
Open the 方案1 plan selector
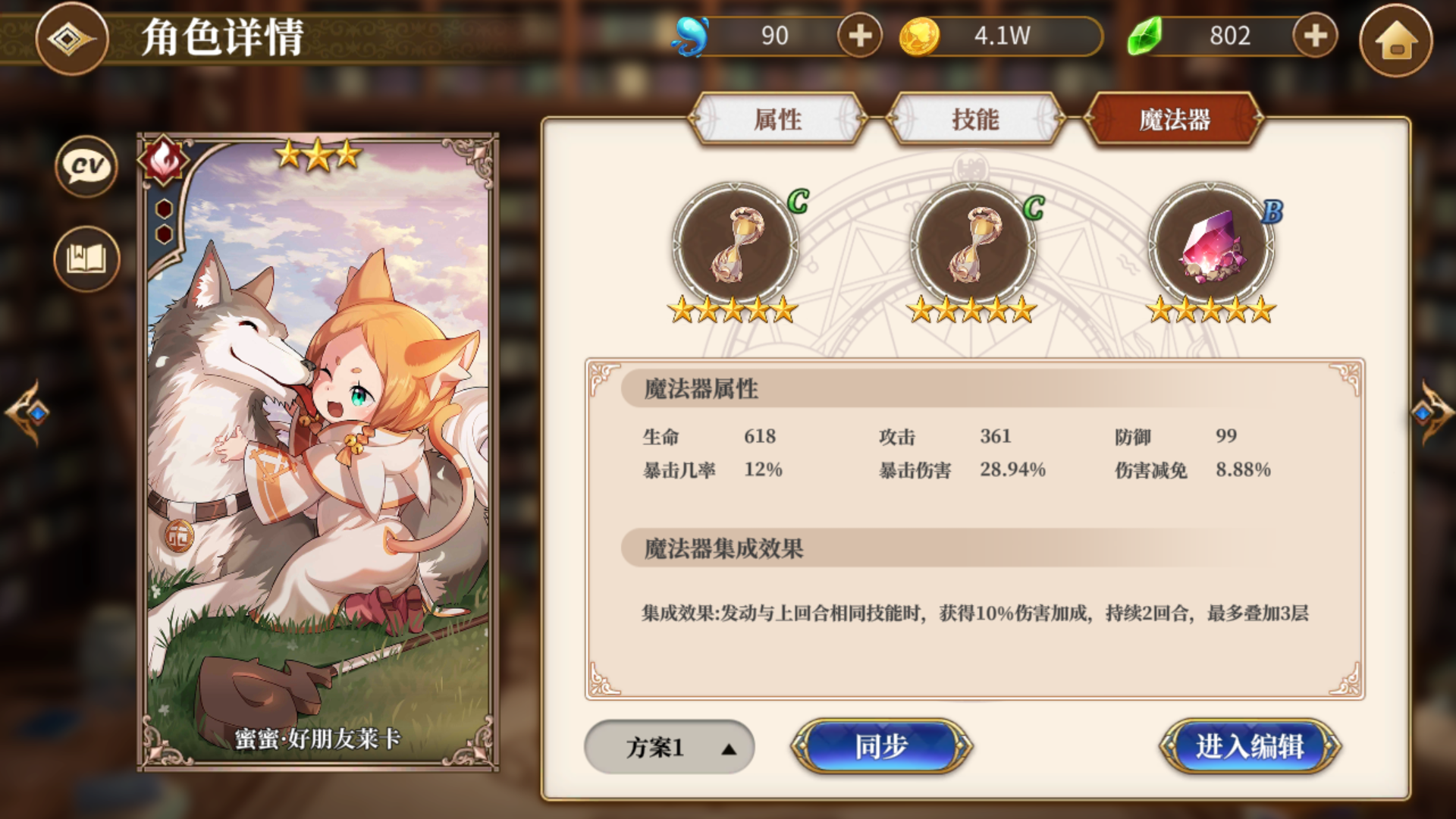tap(669, 747)
